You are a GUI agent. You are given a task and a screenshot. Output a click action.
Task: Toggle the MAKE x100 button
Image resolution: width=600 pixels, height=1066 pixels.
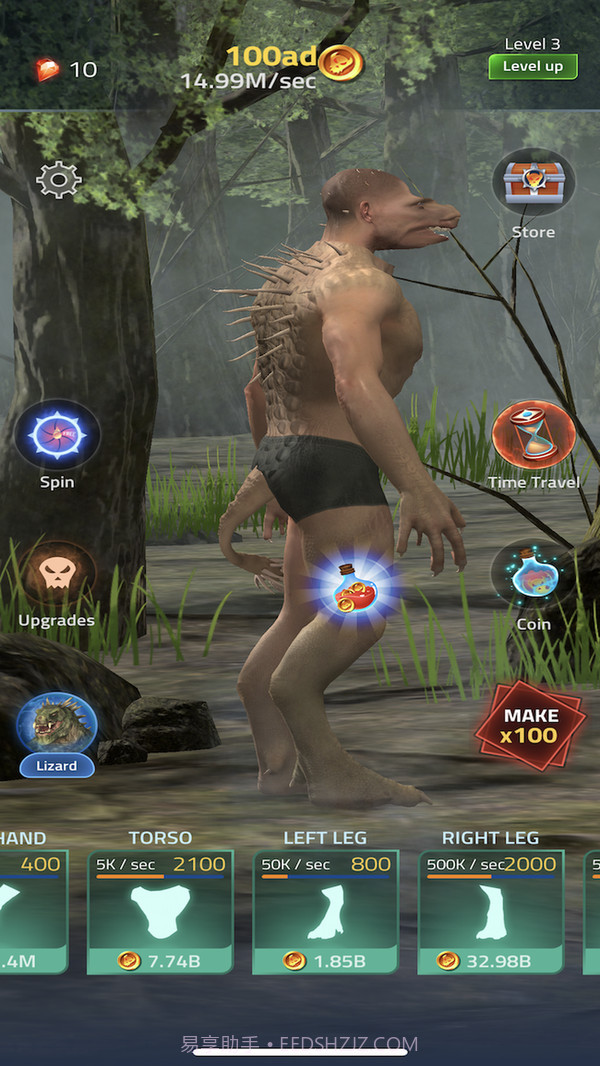tap(530, 727)
